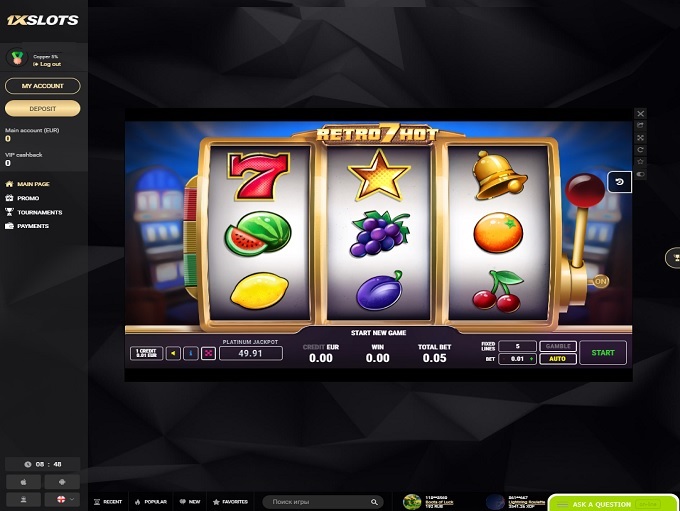Toggle fullscreen with the pink slot button
The width and height of the screenshot is (680, 511).
(x=208, y=353)
